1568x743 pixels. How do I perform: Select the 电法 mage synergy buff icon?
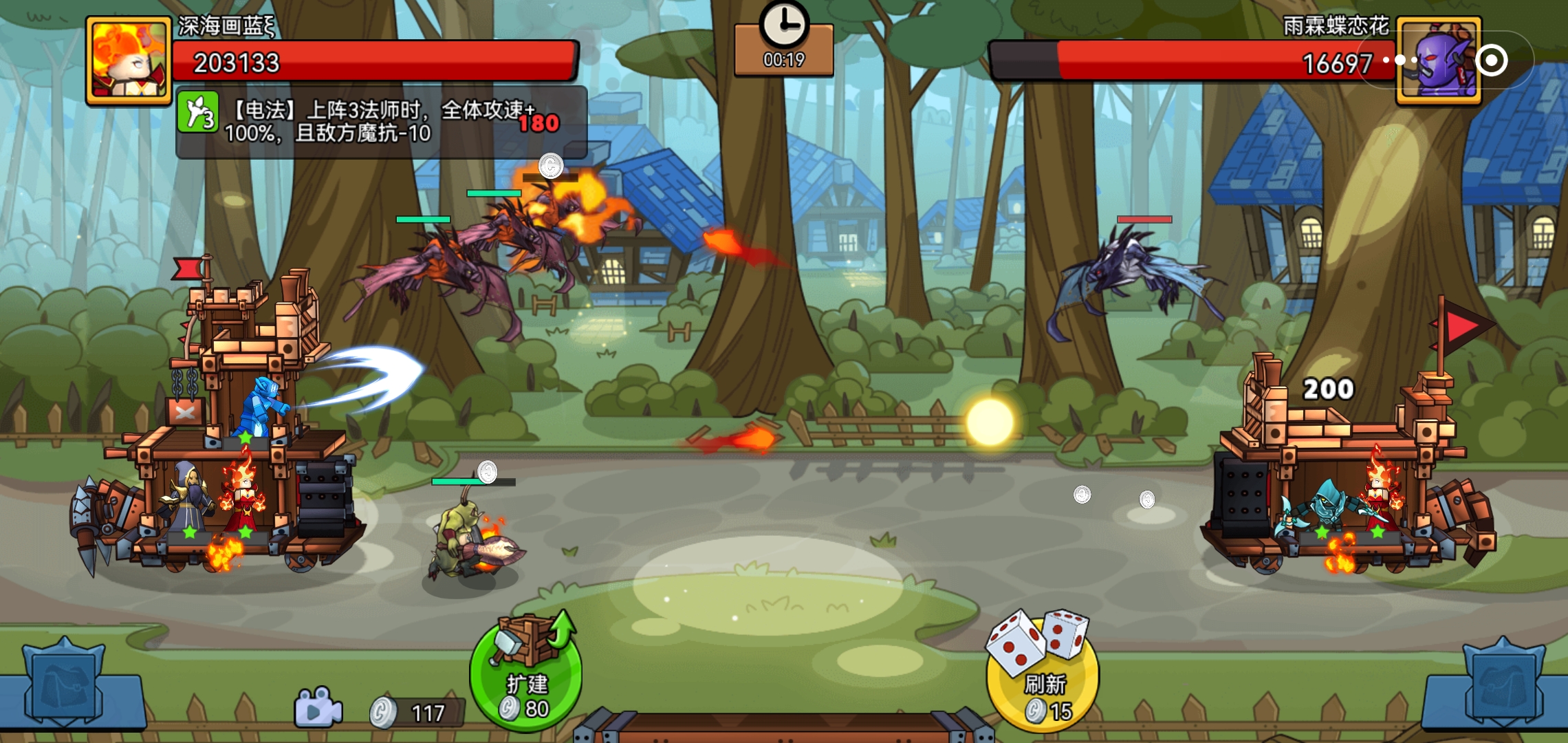(x=198, y=112)
